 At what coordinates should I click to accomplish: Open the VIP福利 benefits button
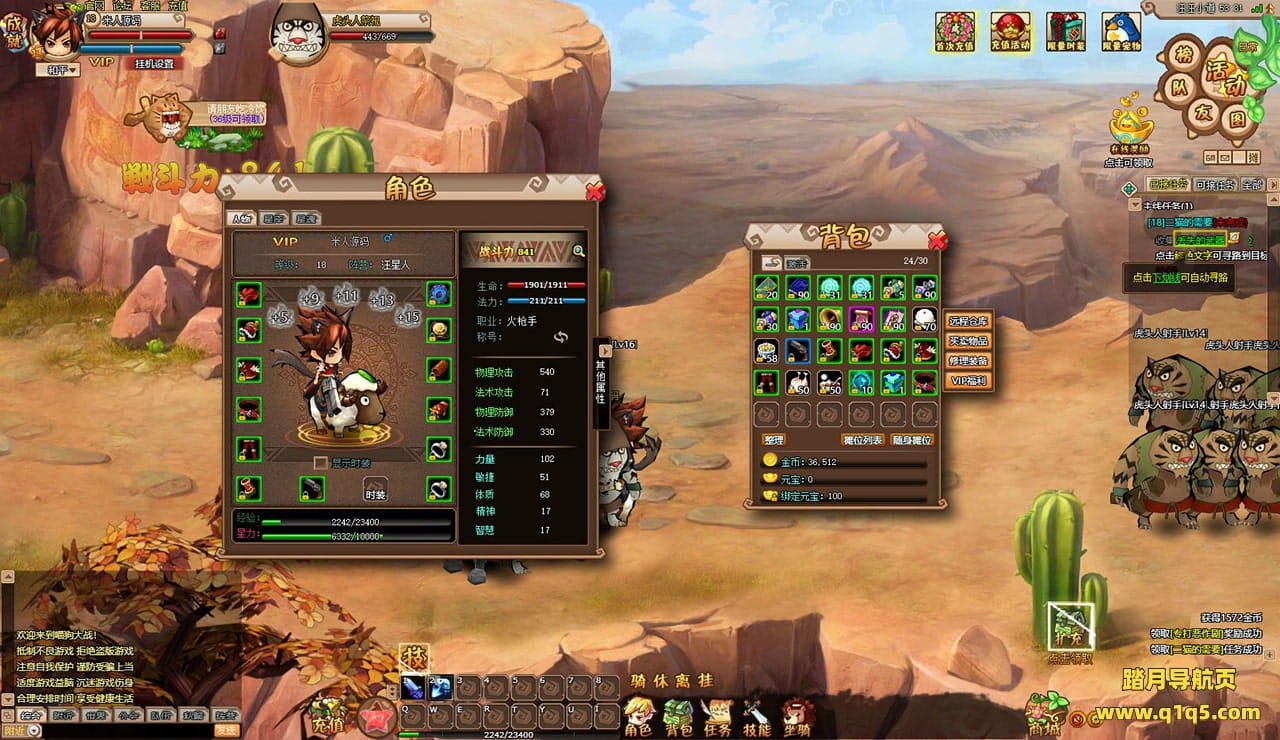pyautogui.click(x=968, y=381)
